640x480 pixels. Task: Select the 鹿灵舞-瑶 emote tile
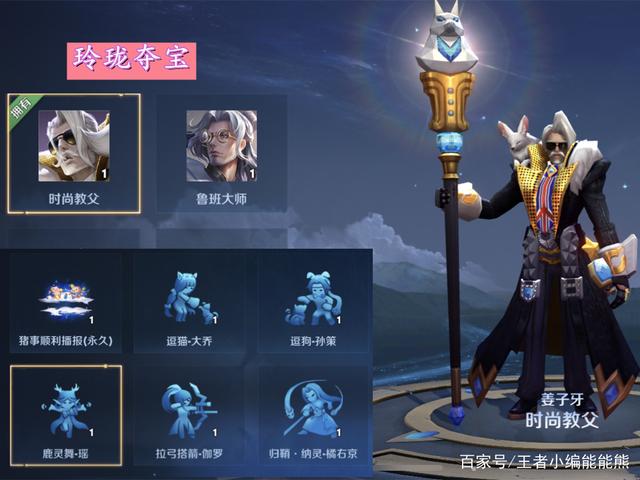click(65, 415)
